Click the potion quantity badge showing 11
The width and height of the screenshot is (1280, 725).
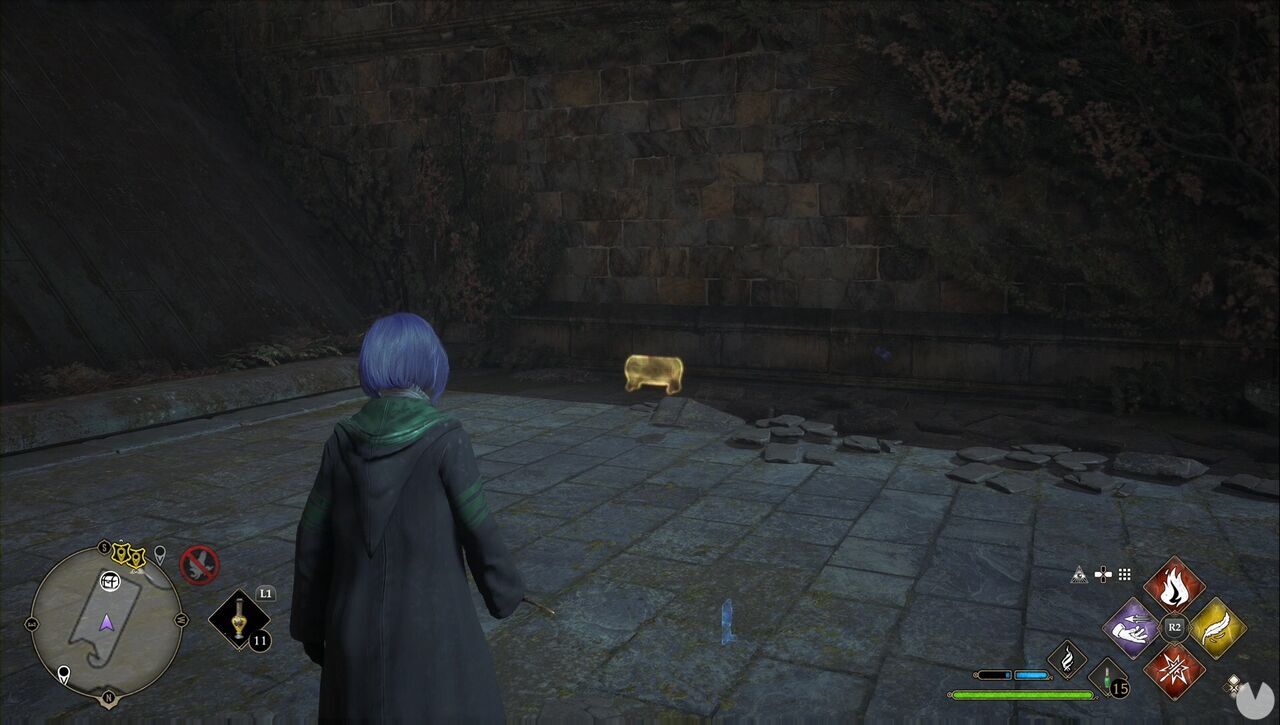coord(260,640)
